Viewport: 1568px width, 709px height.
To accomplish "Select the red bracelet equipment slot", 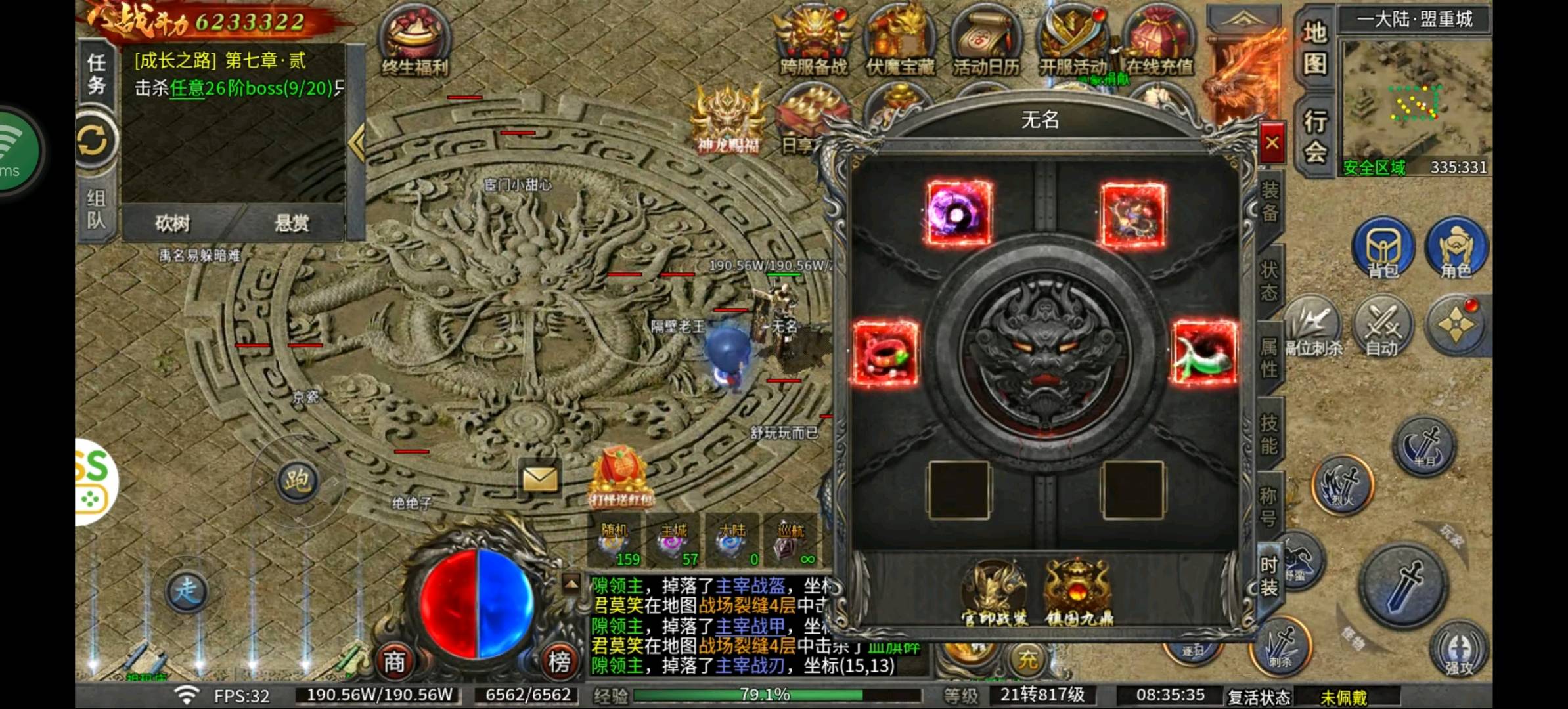I will coord(885,353).
